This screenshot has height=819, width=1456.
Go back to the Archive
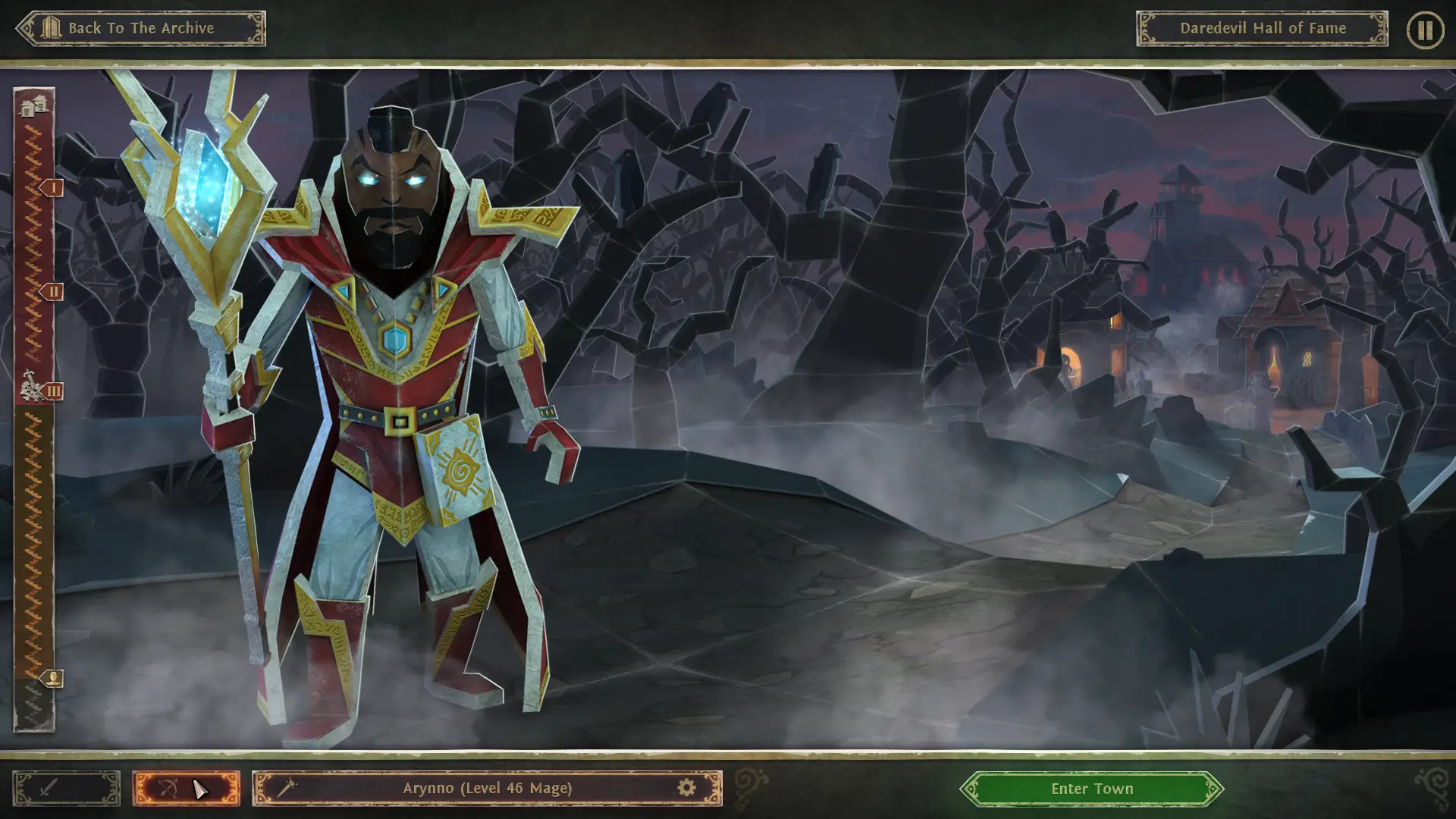tap(141, 29)
